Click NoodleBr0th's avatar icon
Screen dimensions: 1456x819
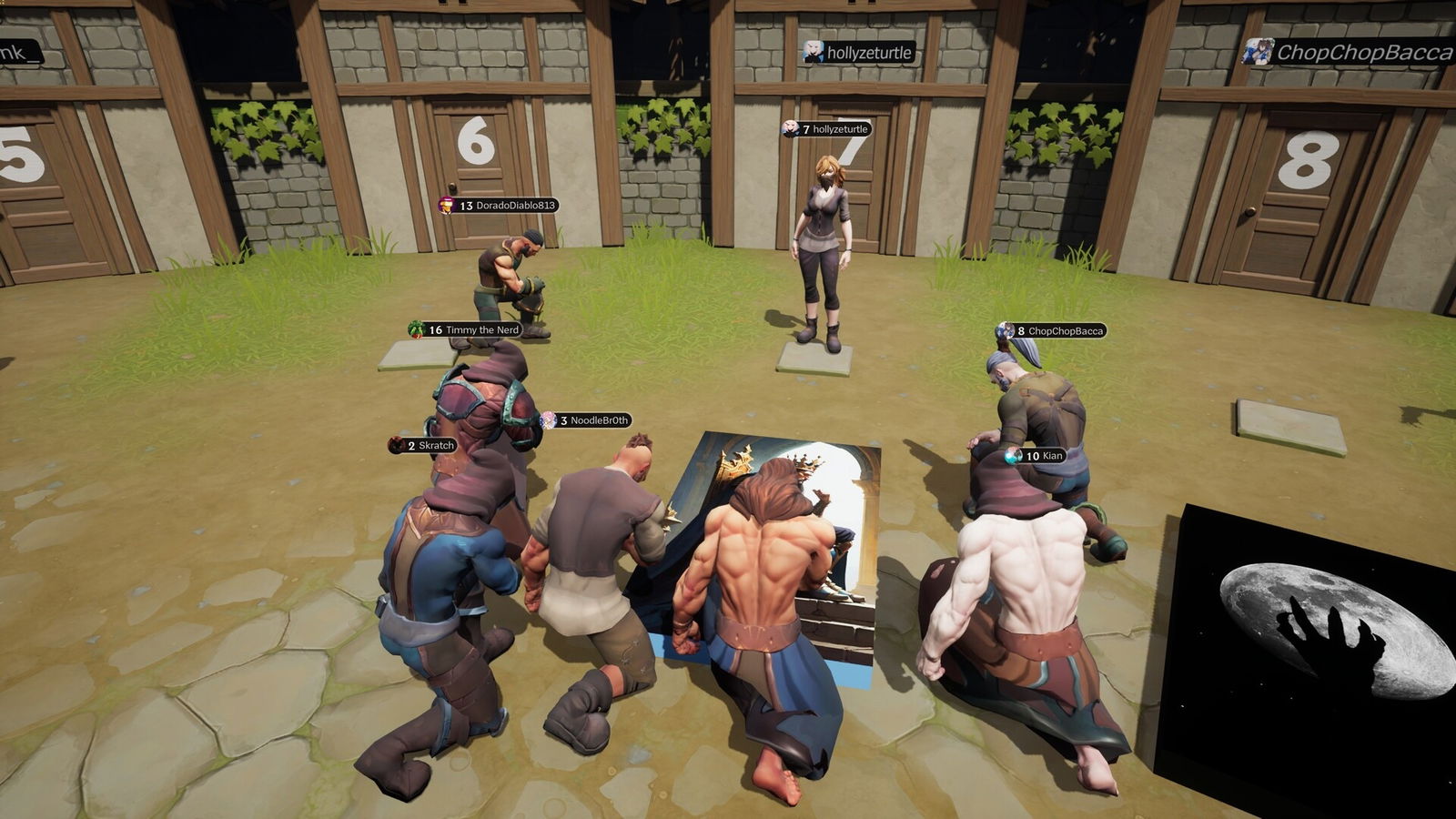click(x=549, y=419)
